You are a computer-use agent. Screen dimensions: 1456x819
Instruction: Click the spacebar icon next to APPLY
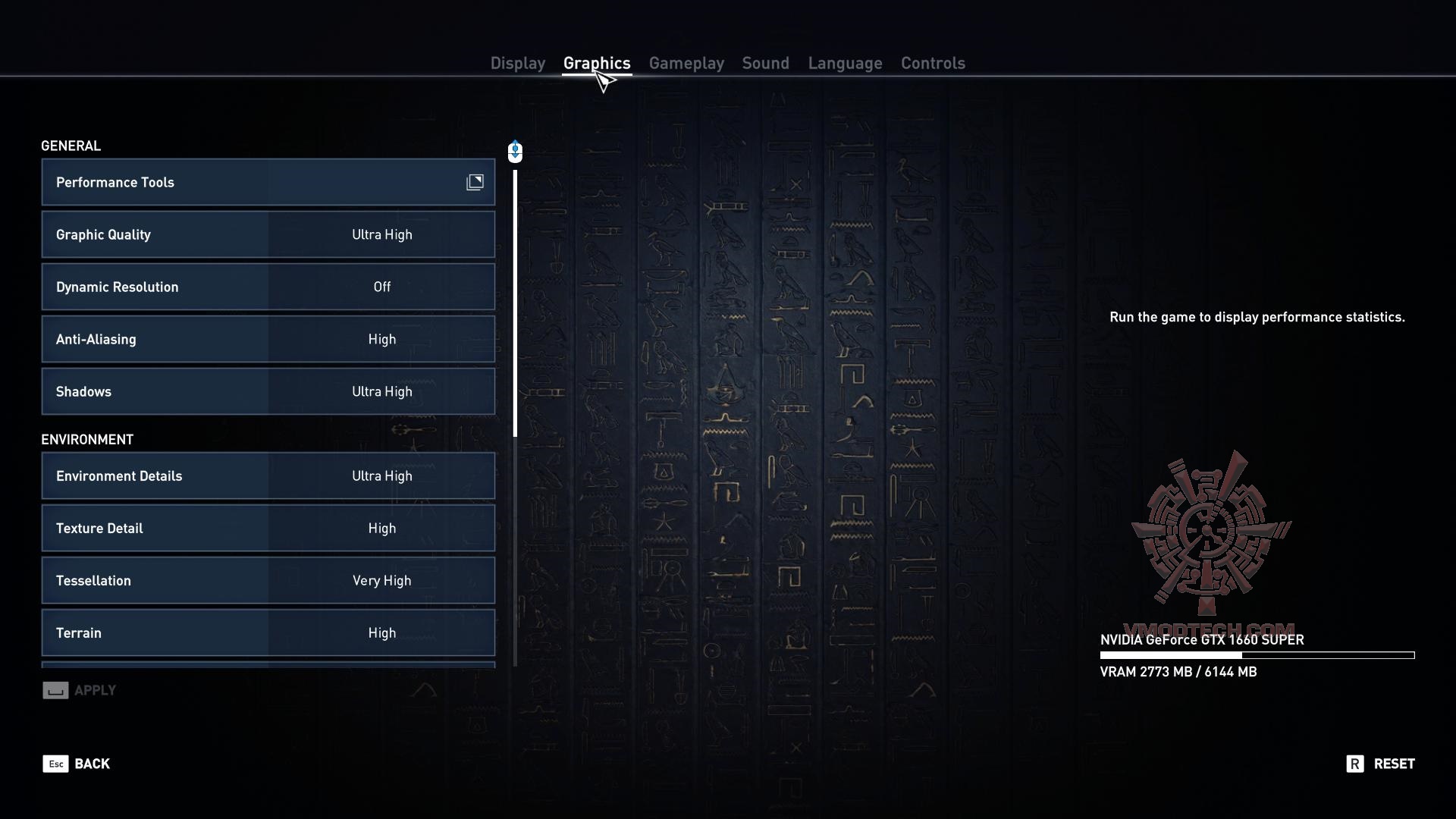point(55,690)
